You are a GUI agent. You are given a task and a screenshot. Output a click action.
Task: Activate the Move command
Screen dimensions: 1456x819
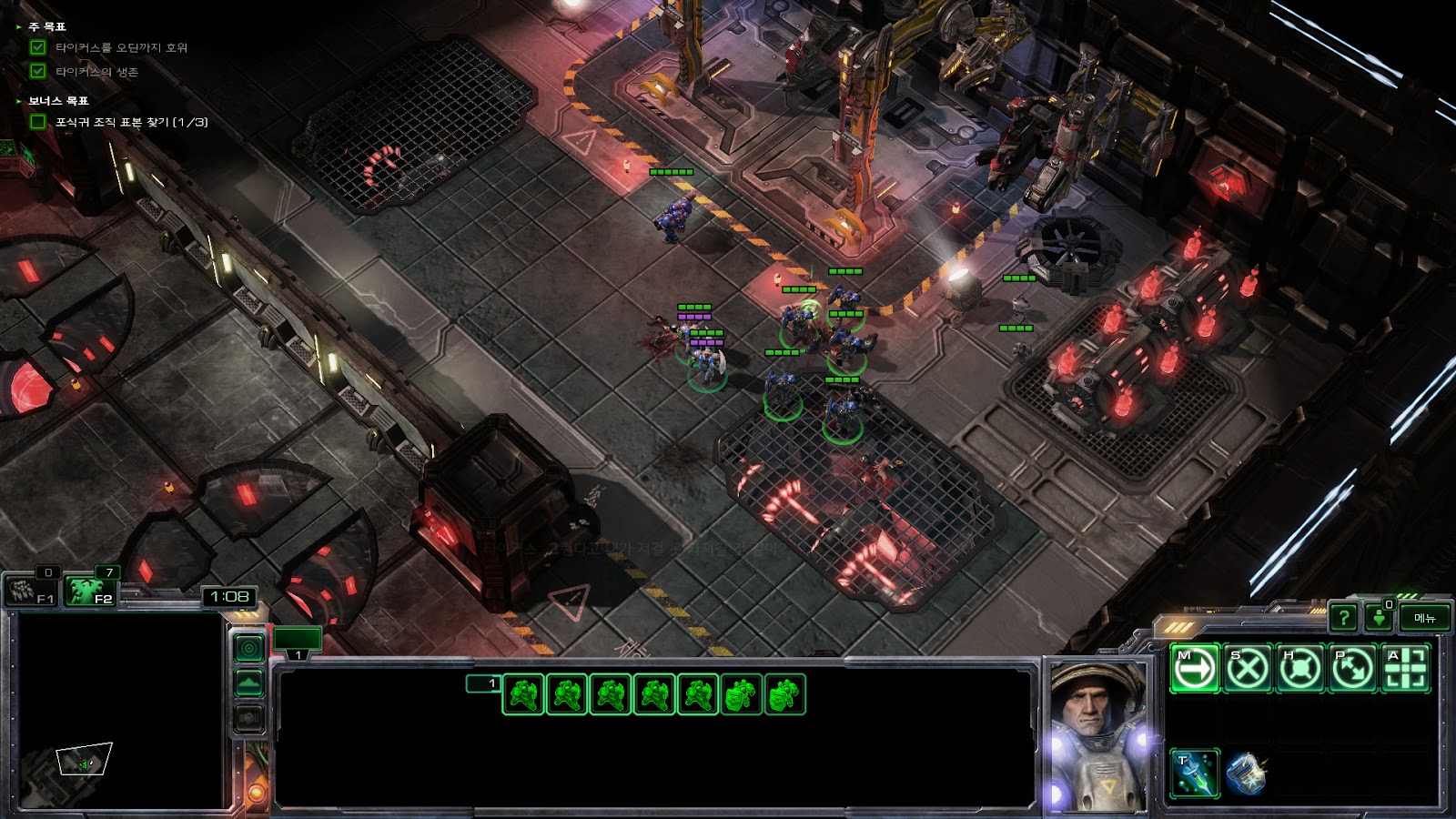pos(1194,669)
